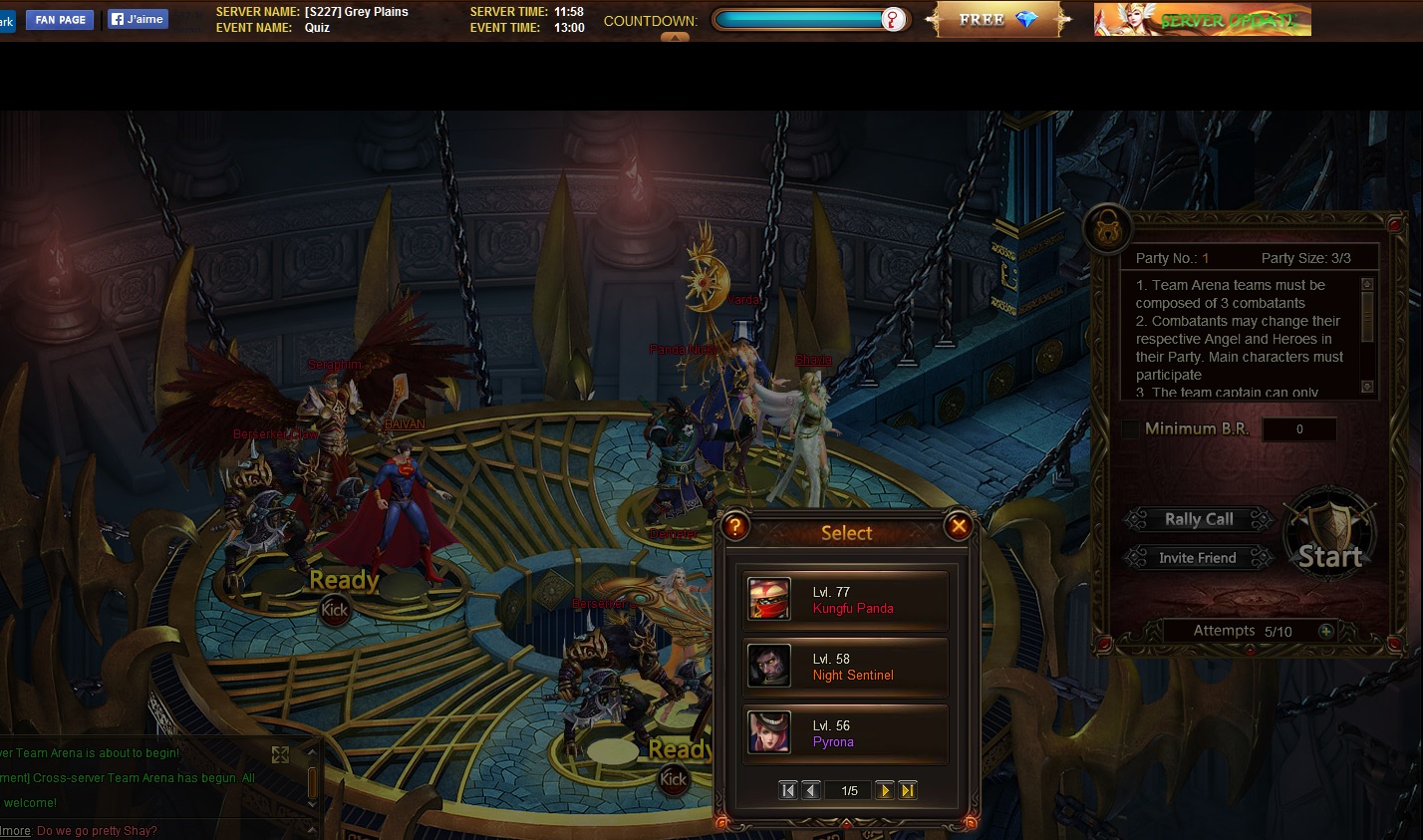Pick the Lvl. 56 Pyrona hero
This screenshot has width=1423, height=840.
coord(845,733)
